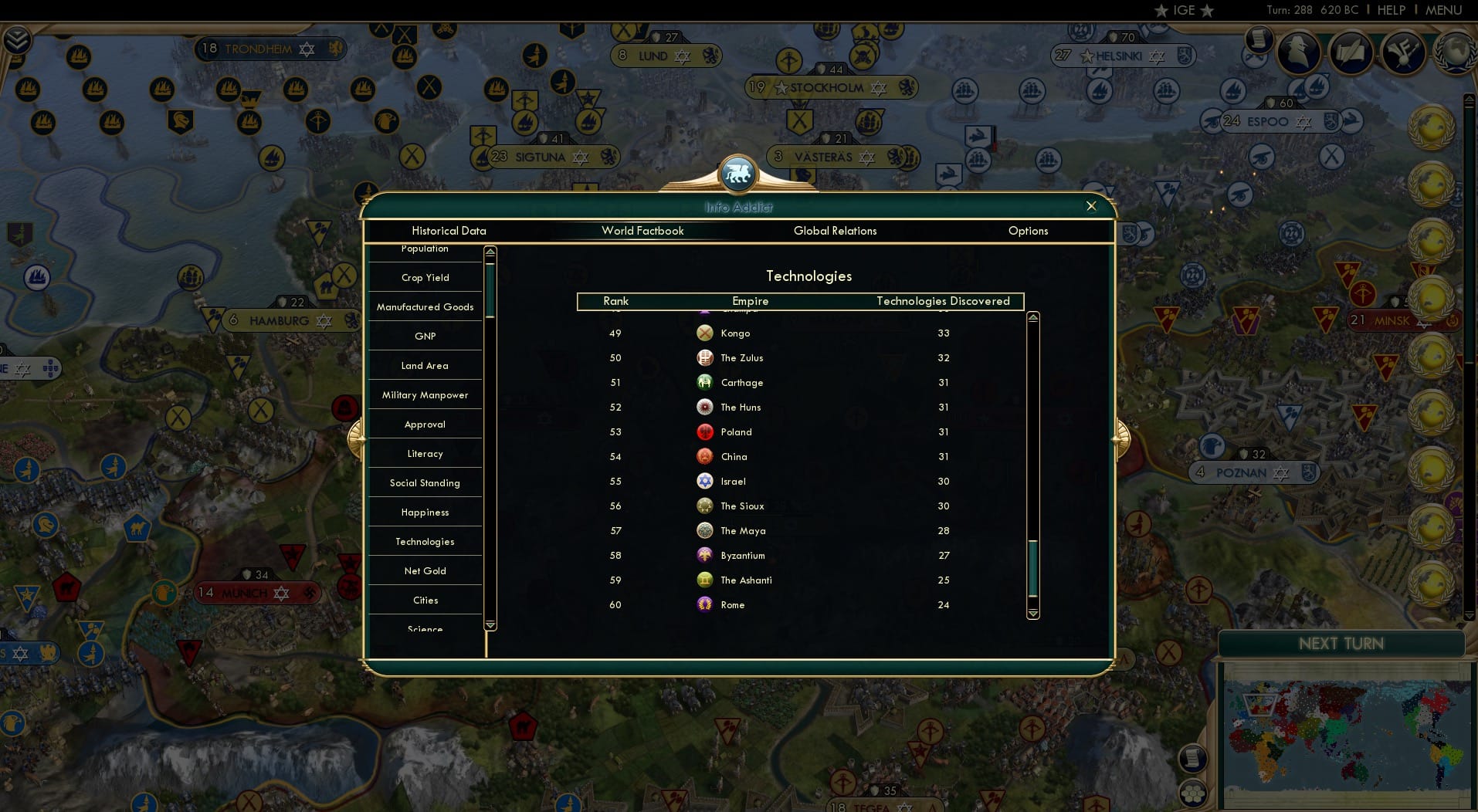
Task: Click the Info Addict griffin emblem
Action: tap(738, 174)
